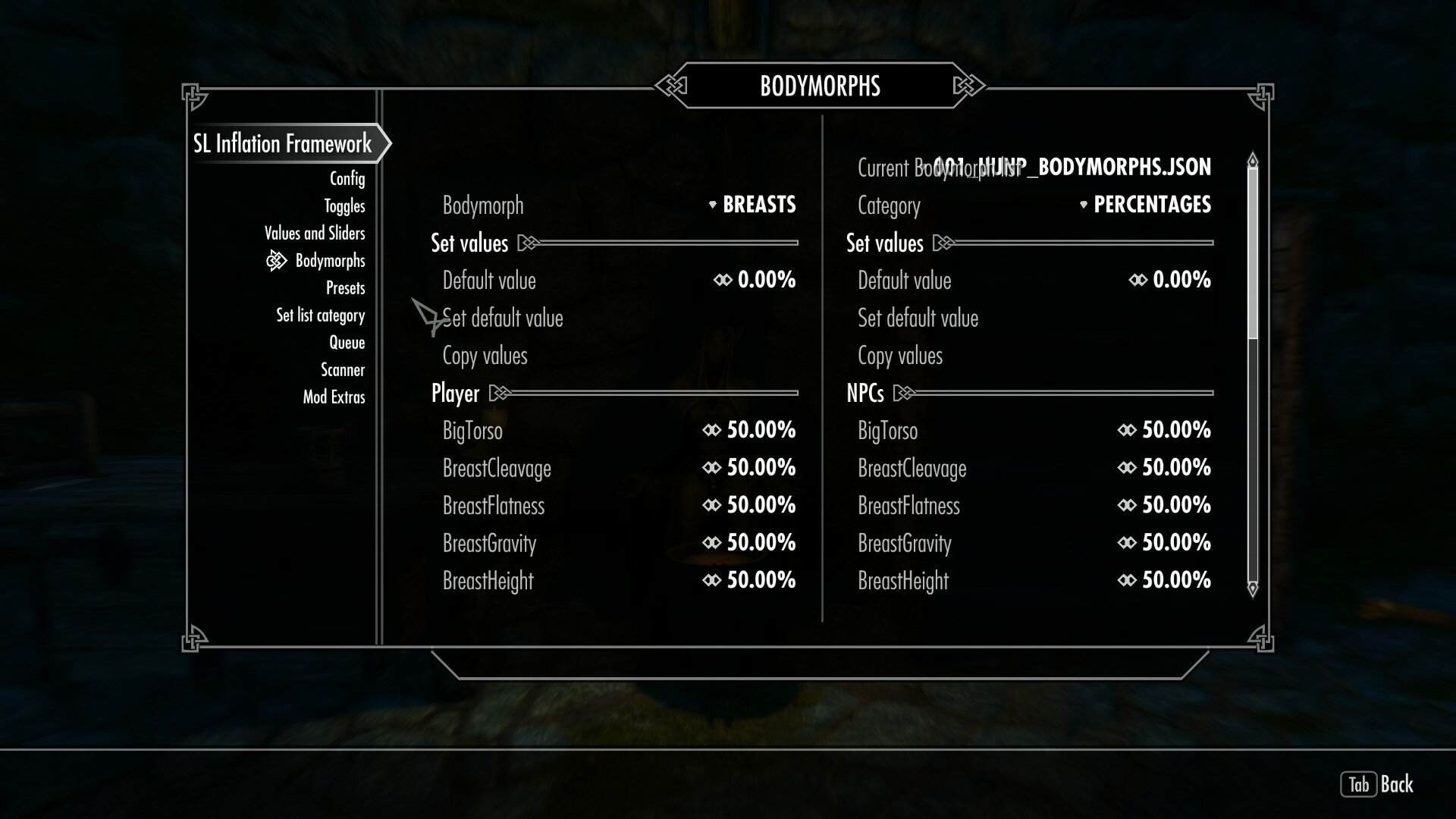
Task: Click the knot icon beside the Player divider
Action: click(500, 393)
